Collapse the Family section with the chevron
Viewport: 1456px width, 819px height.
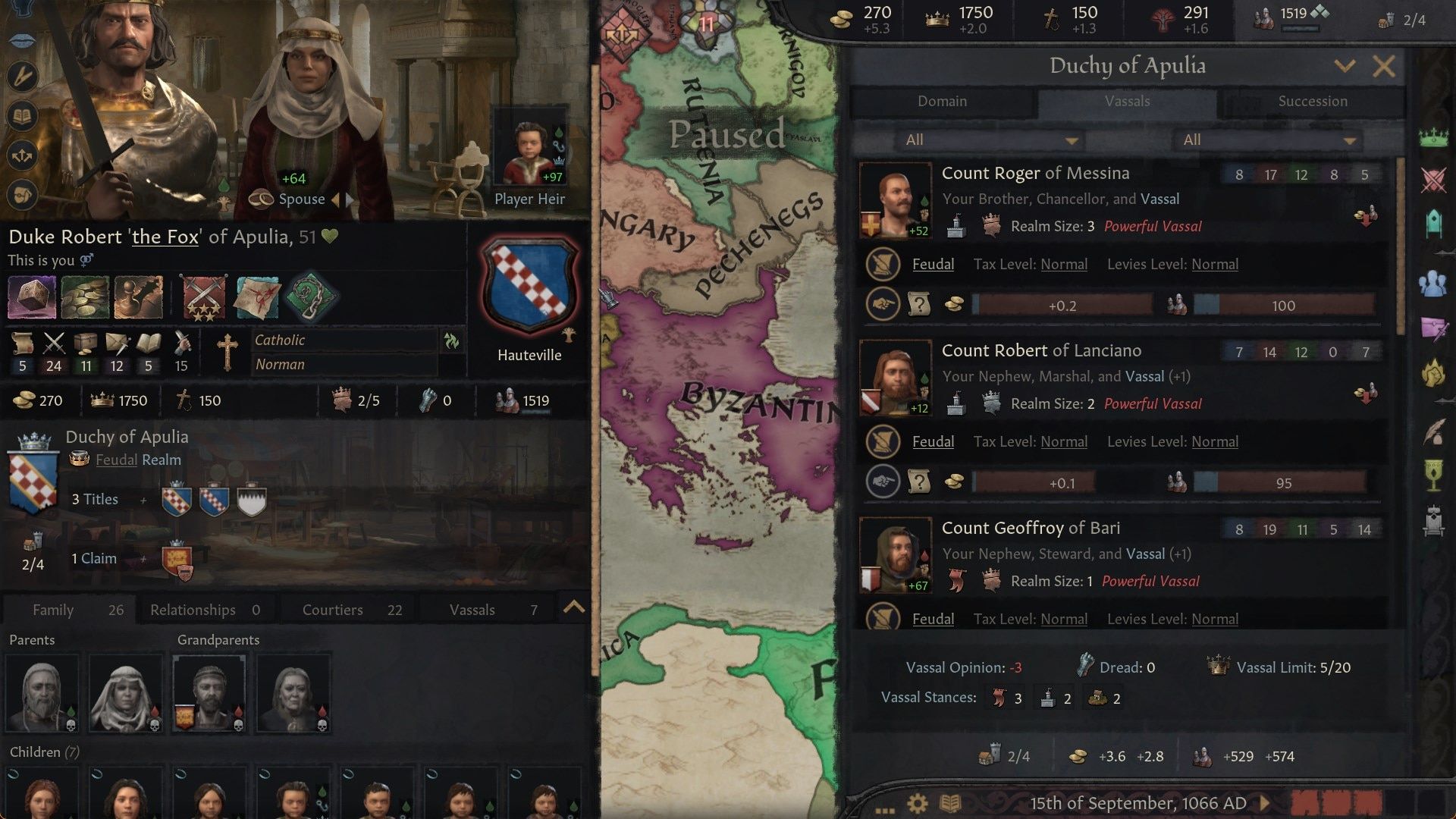pos(575,607)
